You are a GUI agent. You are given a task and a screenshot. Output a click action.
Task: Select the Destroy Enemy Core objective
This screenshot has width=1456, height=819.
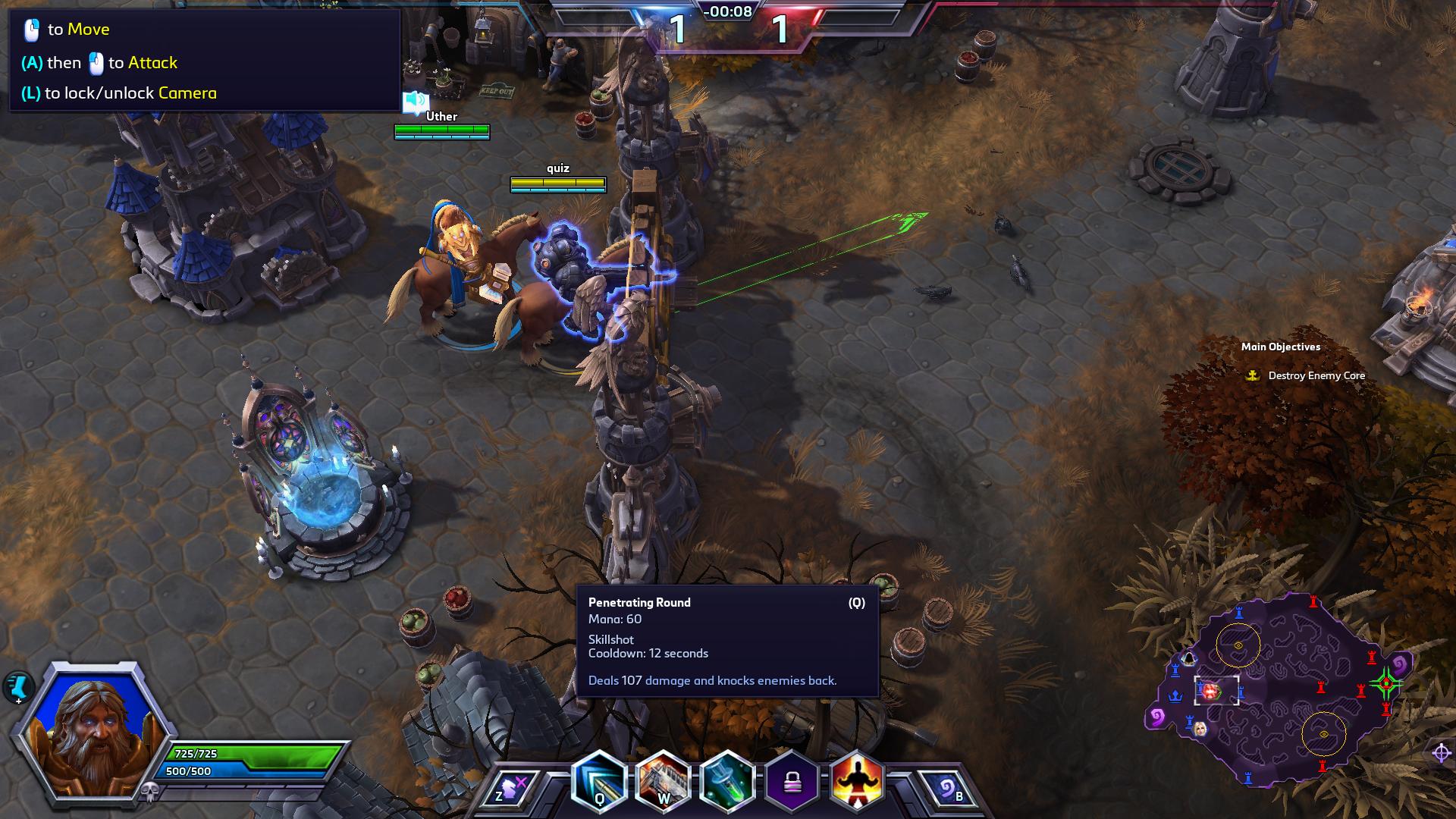[1316, 375]
